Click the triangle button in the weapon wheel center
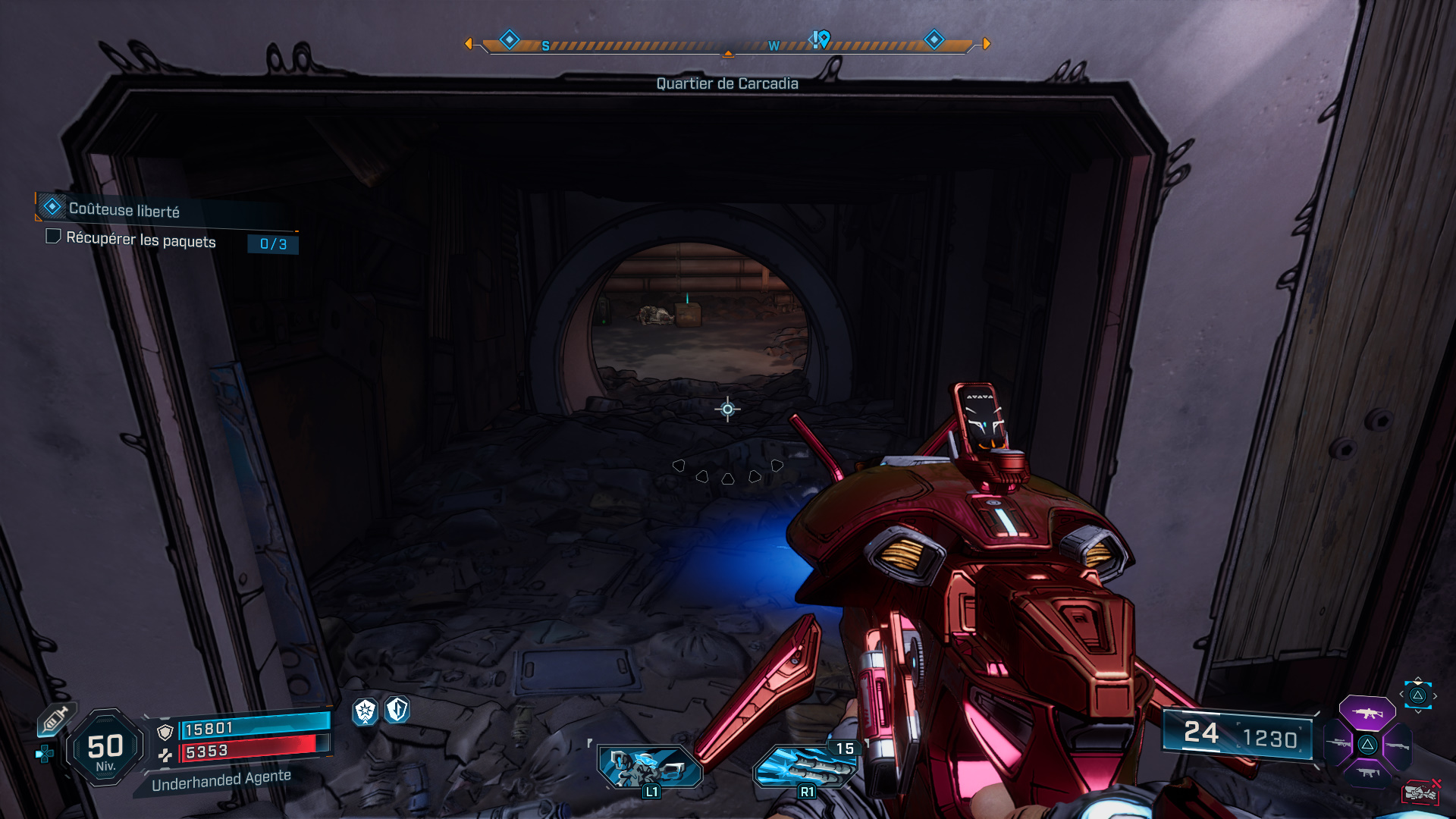This screenshot has width=1456, height=819. pyautogui.click(x=1368, y=745)
